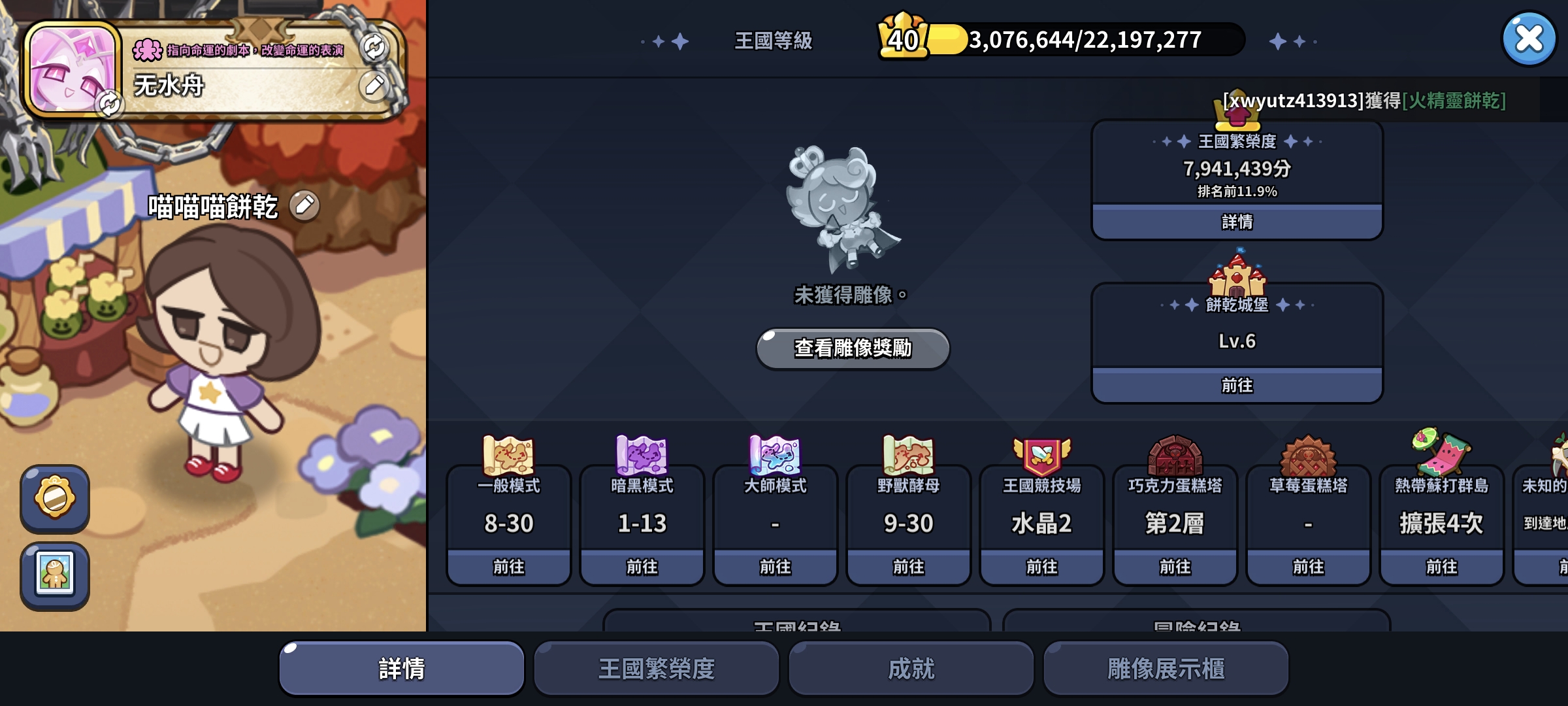1568x706 pixels.
Task: Click 前往 below 餅乾城堡 Lv.6
Action: pos(1237,386)
